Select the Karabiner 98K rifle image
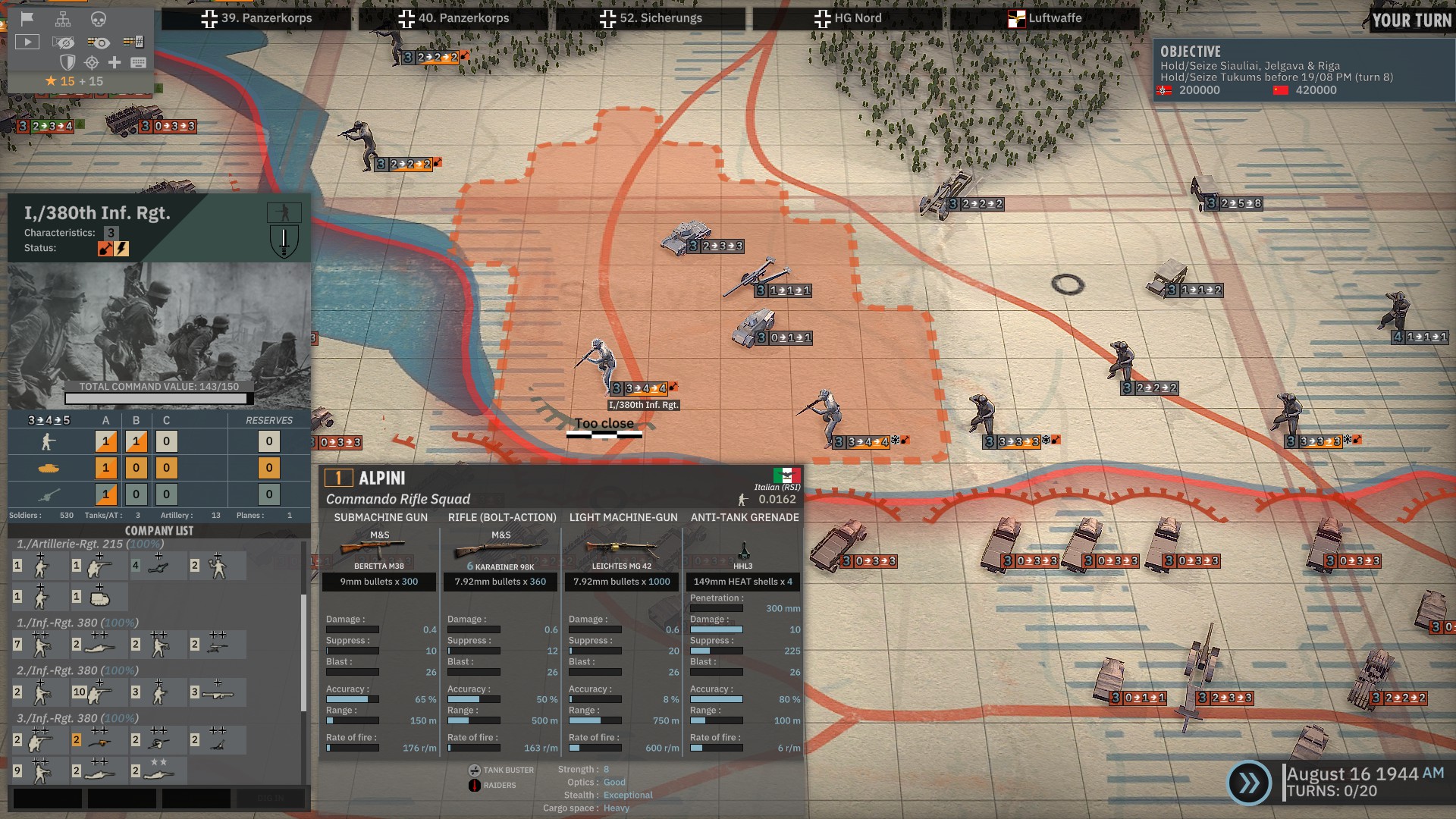This screenshot has width=1456, height=819. point(500,548)
